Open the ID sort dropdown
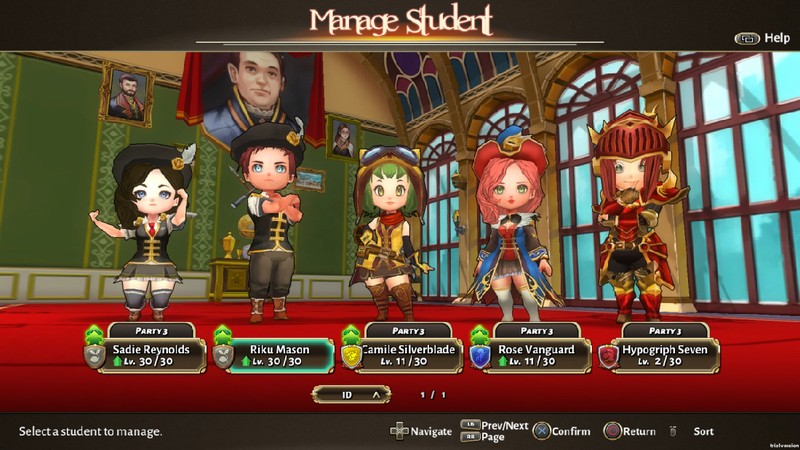This screenshot has width=800, height=450. click(350, 395)
